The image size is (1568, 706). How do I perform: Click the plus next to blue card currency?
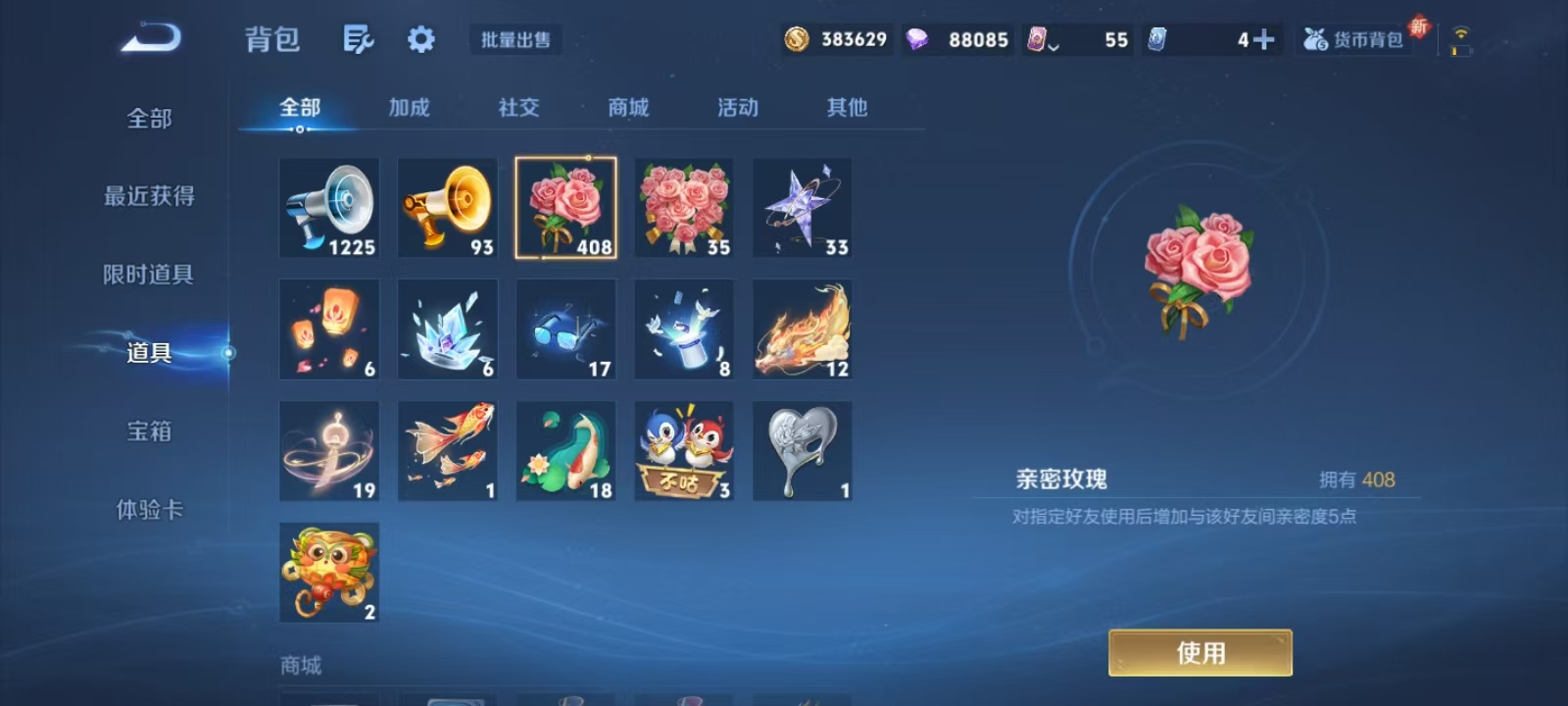[x=1263, y=39]
